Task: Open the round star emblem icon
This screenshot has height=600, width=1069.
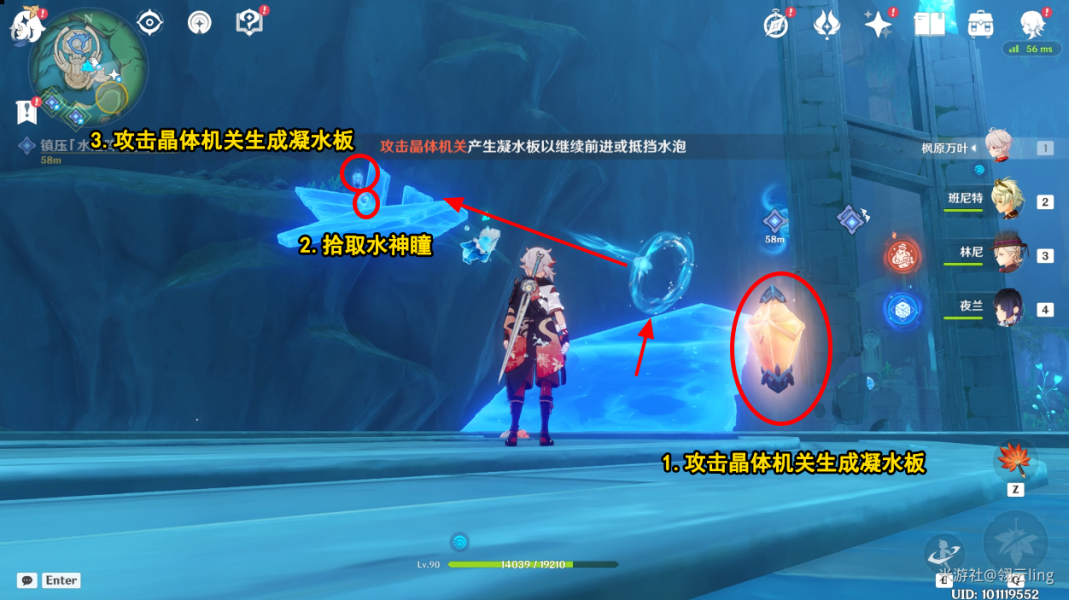Action: [200, 22]
